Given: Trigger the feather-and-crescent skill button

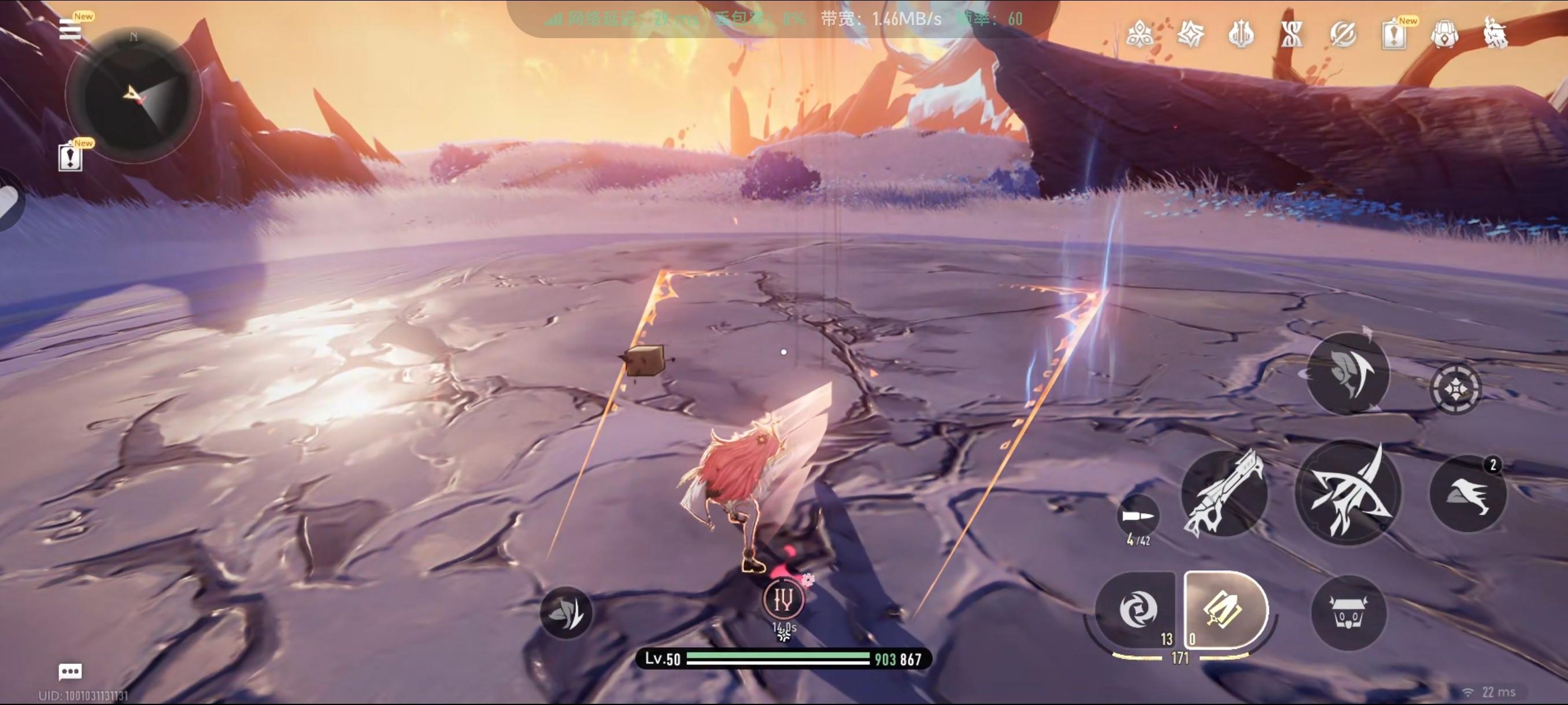Looking at the screenshot, I should coord(1348,373).
